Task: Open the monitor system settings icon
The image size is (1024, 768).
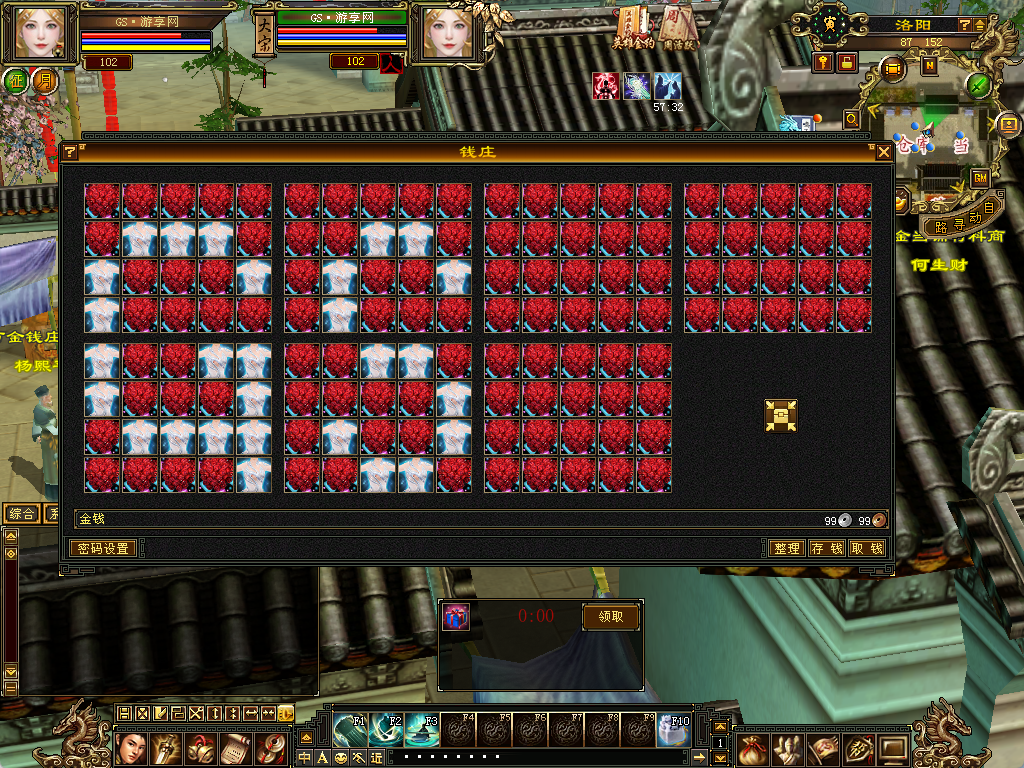Action: [x=895, y=748]
